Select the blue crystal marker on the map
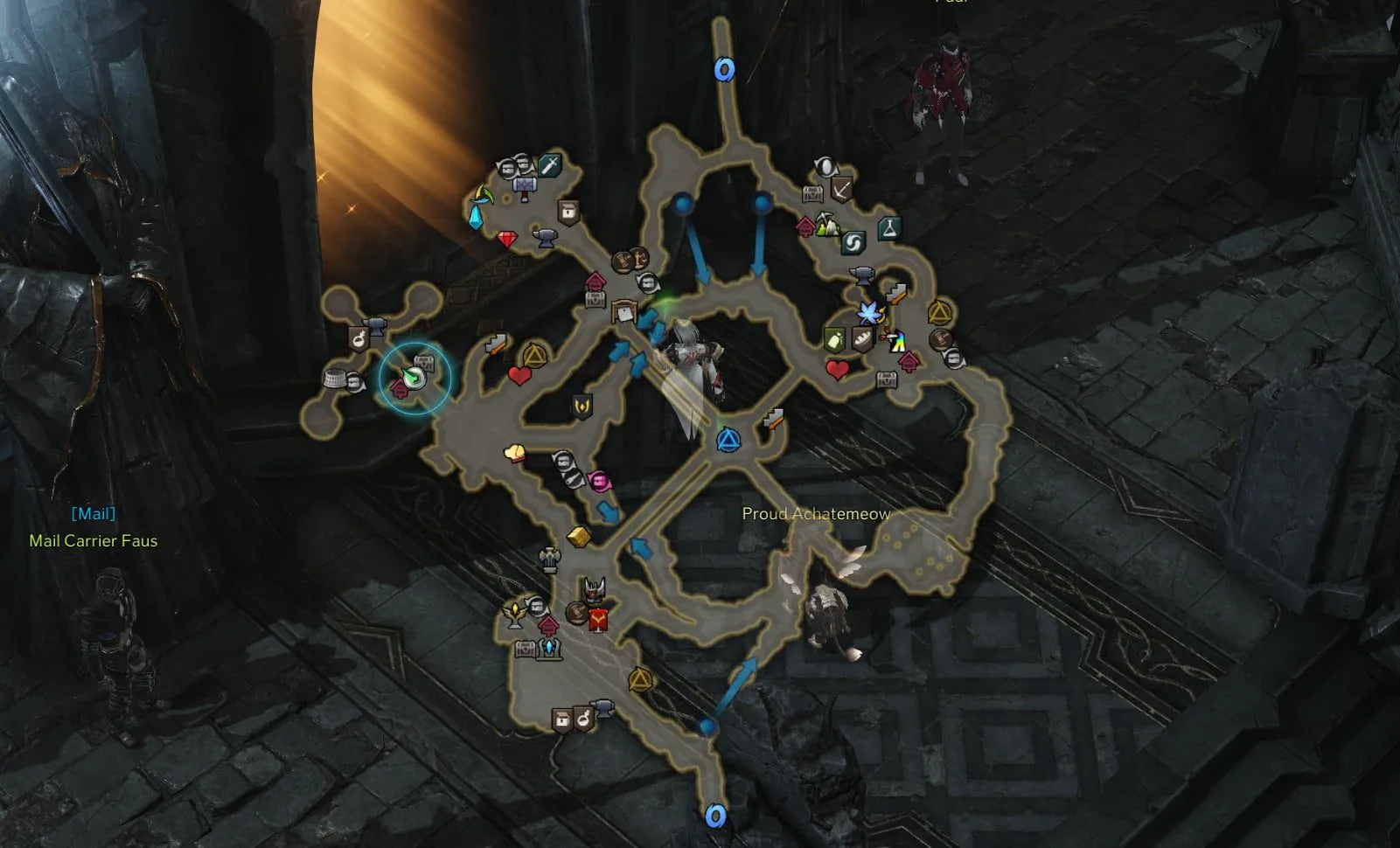The width and height of the screenshot is (1400, 848). pos(477,216)
